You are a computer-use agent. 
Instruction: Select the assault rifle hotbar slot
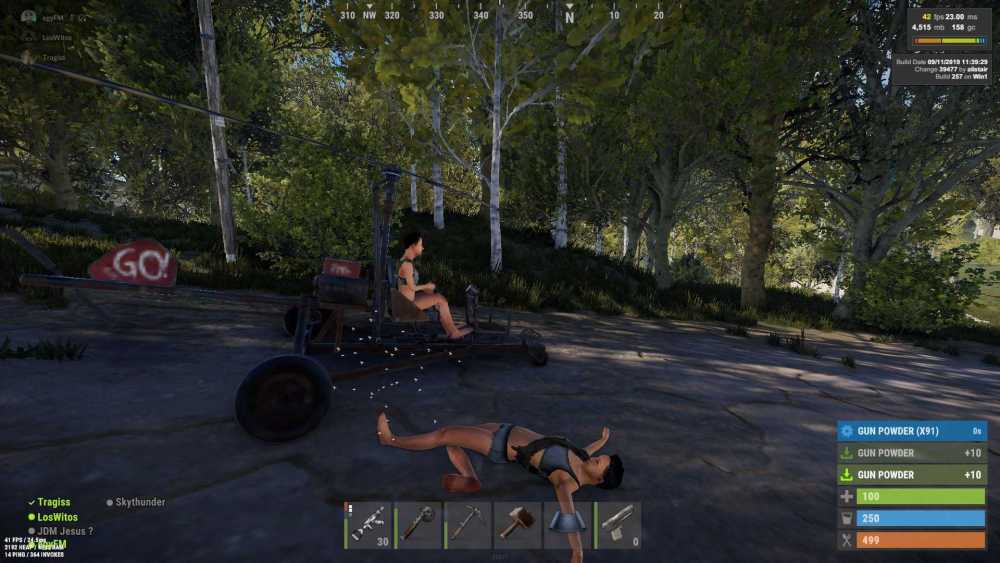[x=368, y=524]
